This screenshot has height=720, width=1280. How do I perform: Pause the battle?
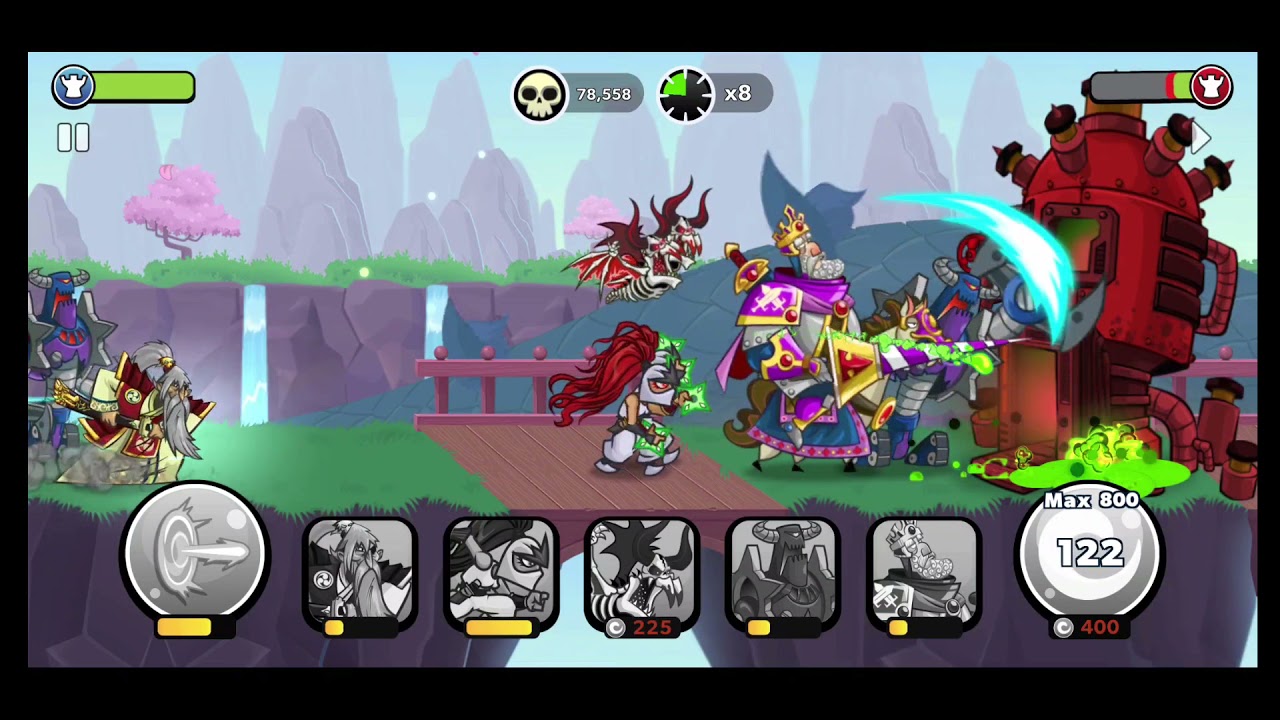[73, 138]
